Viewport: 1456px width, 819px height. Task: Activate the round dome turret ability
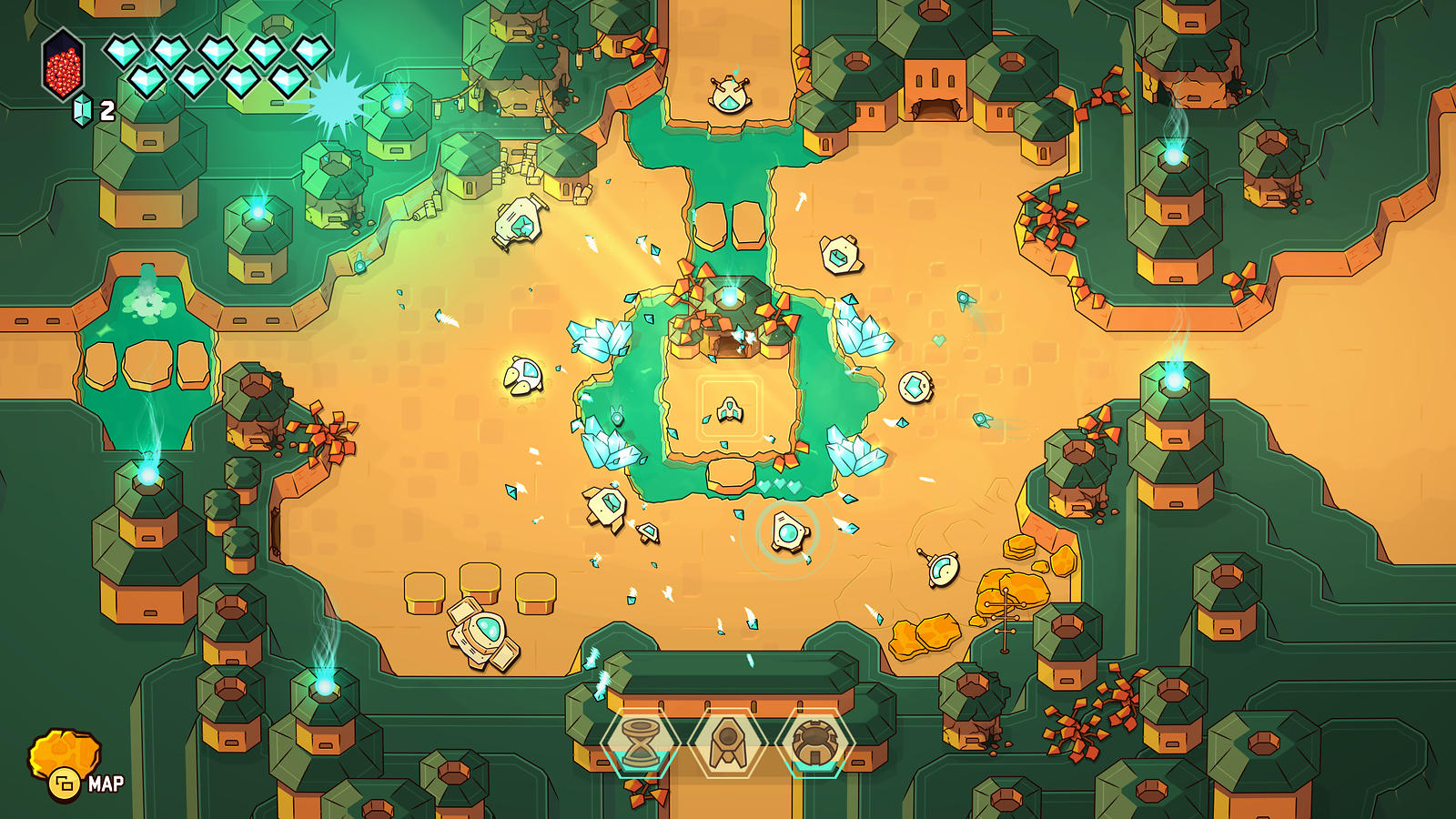(x=814, y=743)
